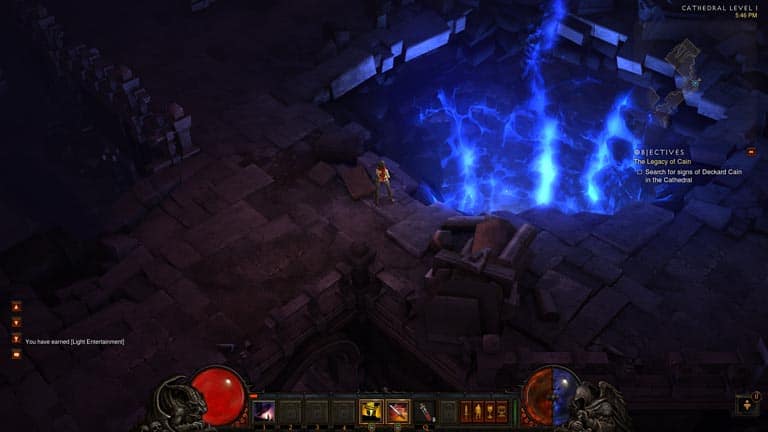Use the health potion slot

click(x=425, y=411)
